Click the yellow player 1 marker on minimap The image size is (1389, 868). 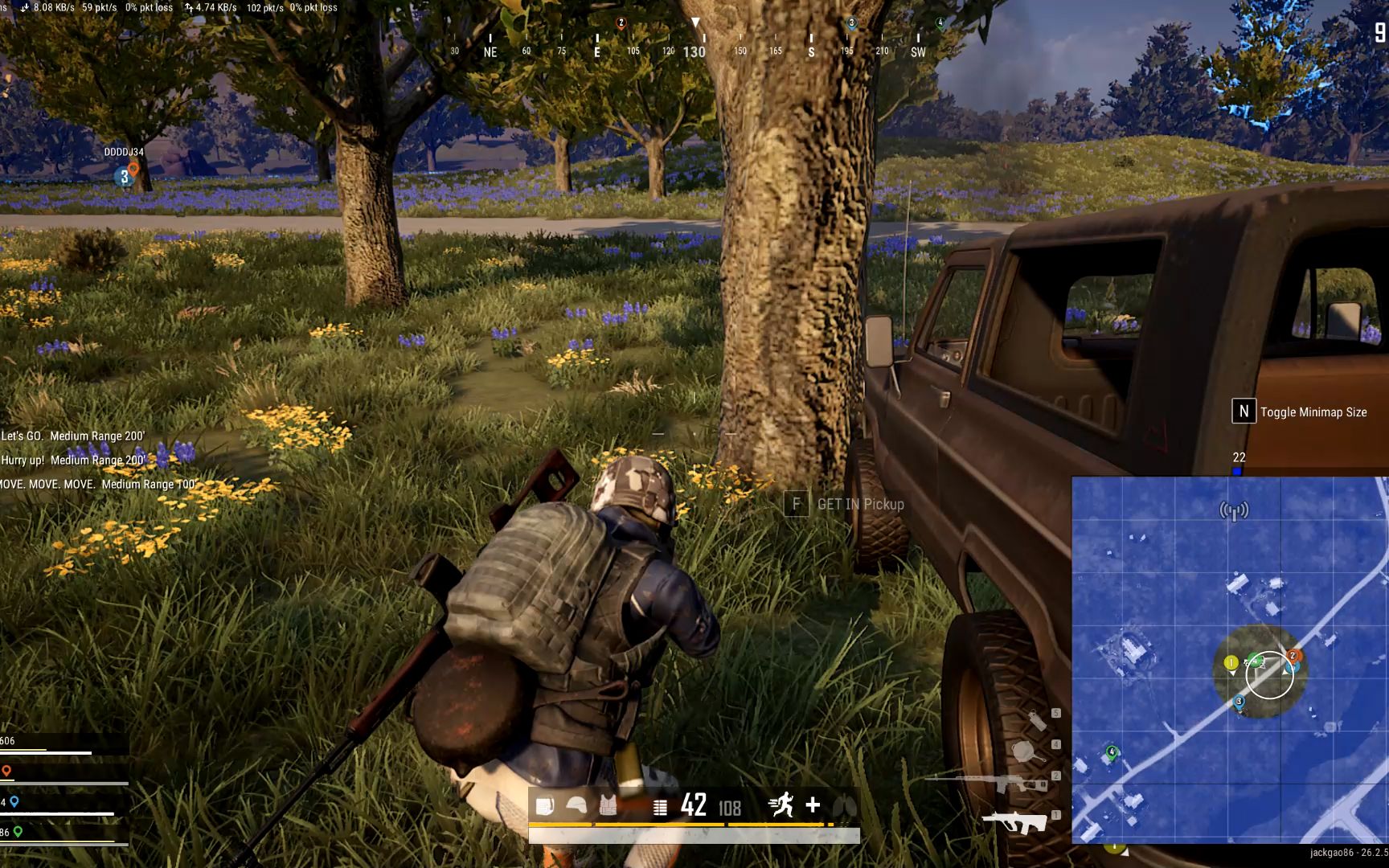1231,663
